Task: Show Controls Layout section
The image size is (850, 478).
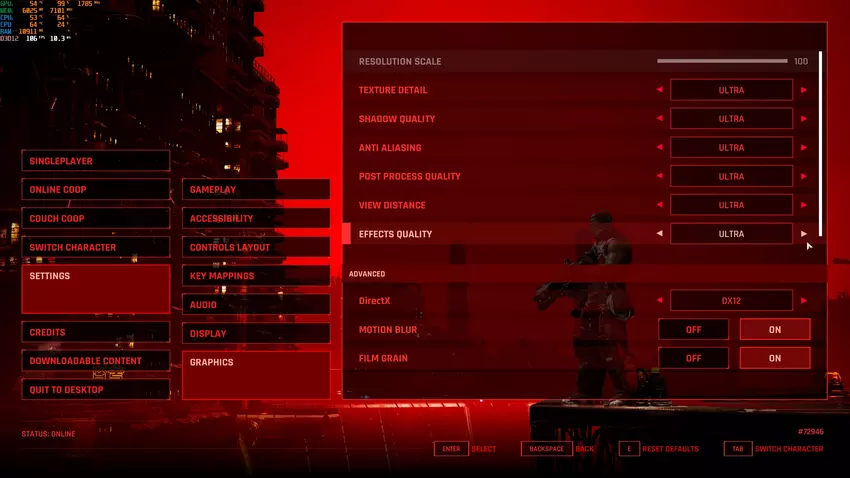Action: pos(256,247)
